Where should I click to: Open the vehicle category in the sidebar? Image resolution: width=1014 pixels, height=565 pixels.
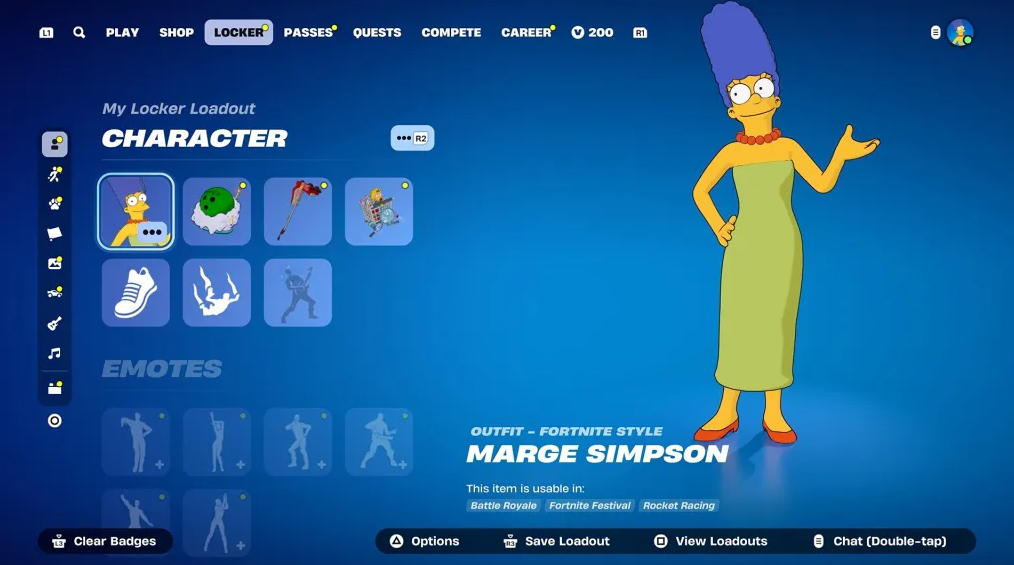click(55, 293)
